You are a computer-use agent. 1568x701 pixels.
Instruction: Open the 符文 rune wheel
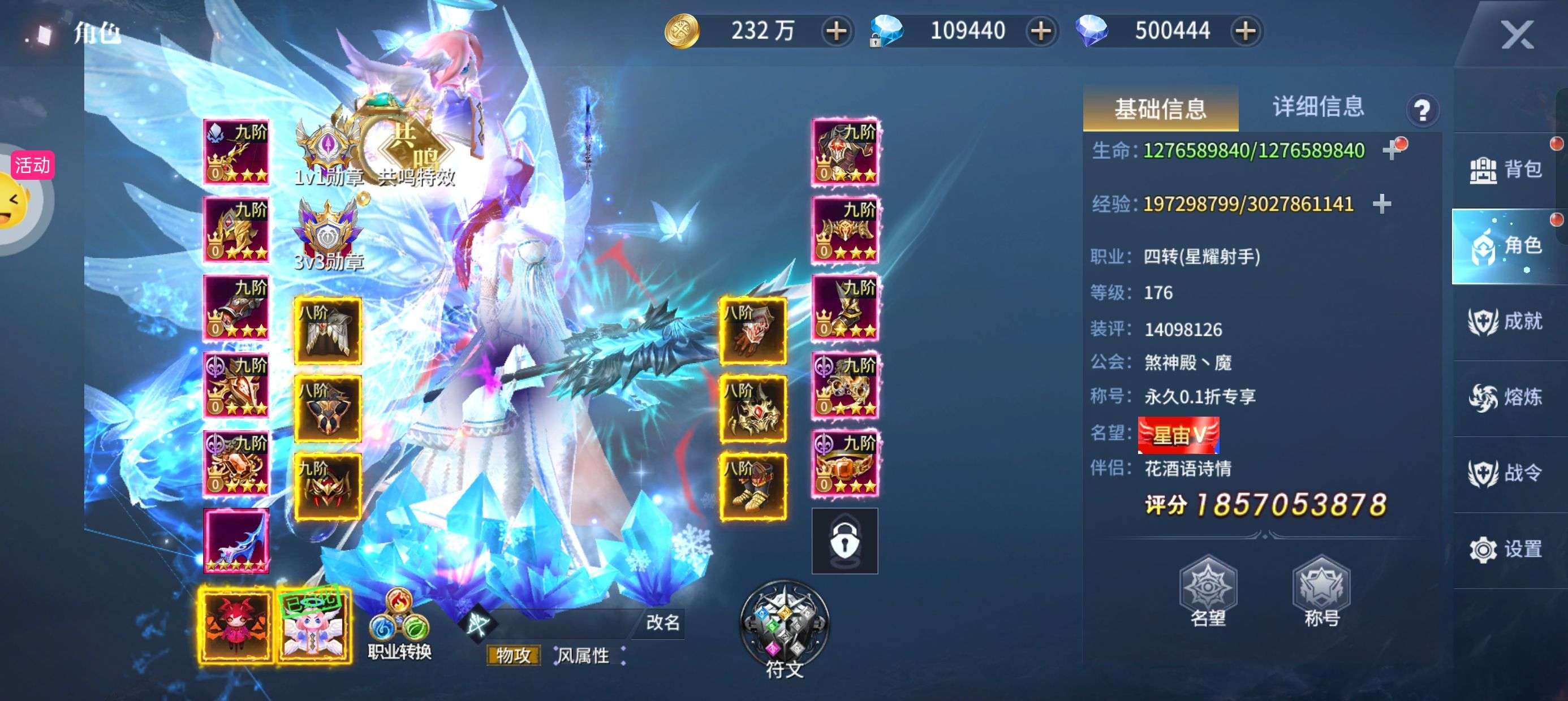(784, 628)
